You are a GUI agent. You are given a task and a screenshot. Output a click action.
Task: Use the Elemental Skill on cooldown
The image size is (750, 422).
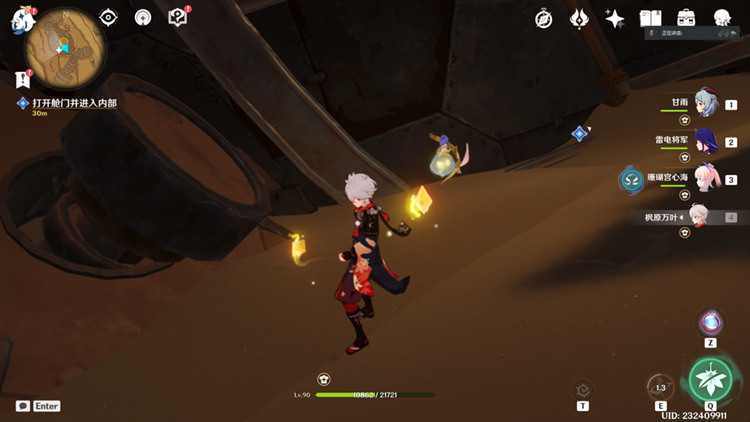pyautogui.click(x=660, y=388)
